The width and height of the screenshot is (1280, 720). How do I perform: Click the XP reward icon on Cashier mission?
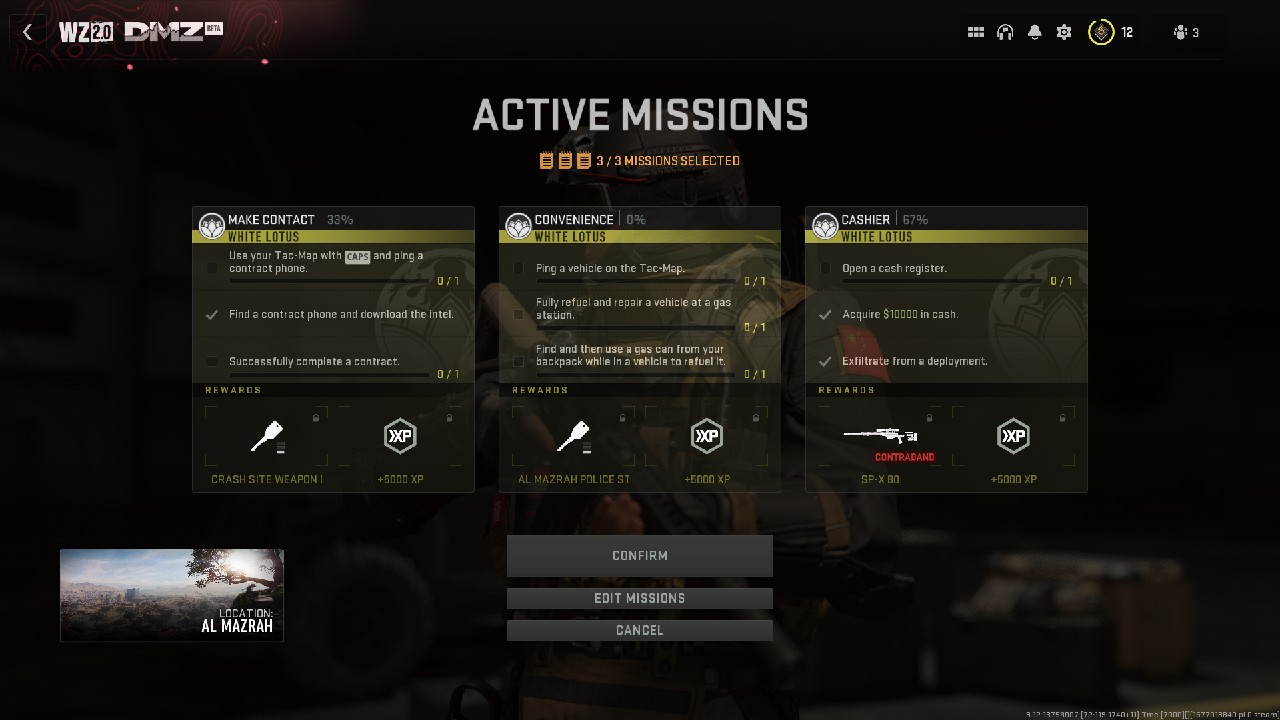1013,435
